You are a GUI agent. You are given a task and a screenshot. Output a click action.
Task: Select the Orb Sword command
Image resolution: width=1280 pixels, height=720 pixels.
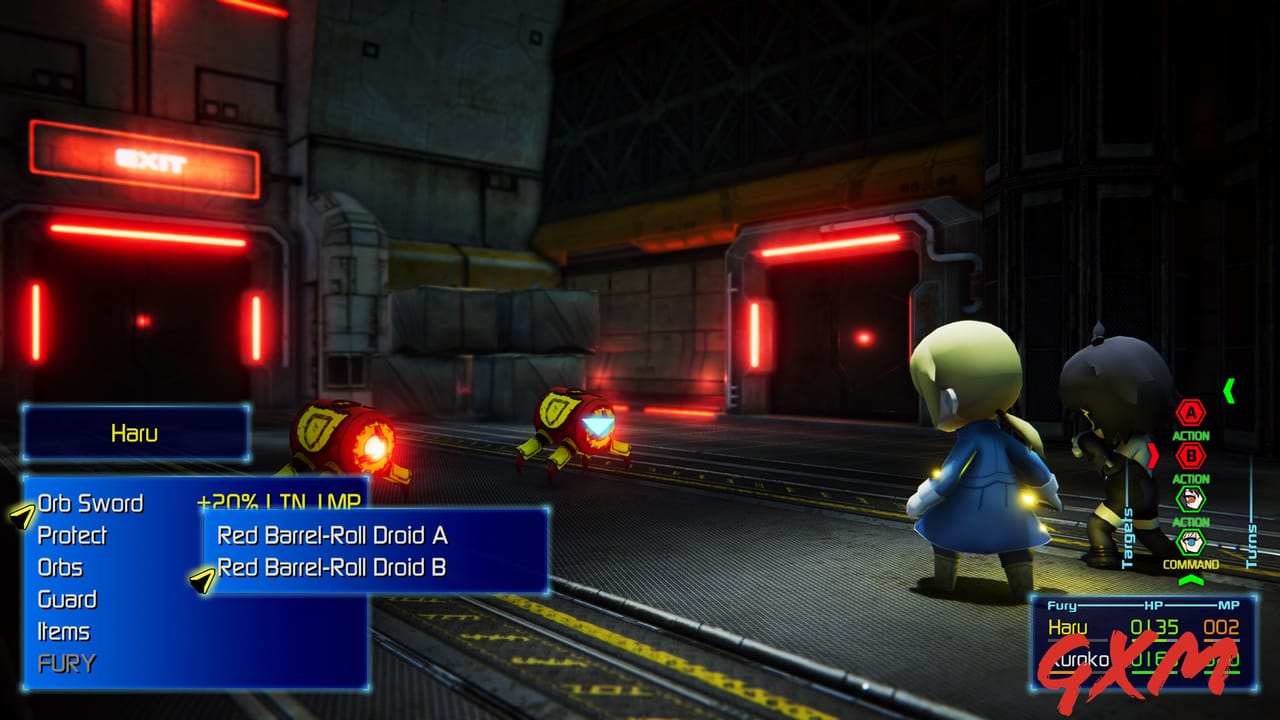pos(90,503)
